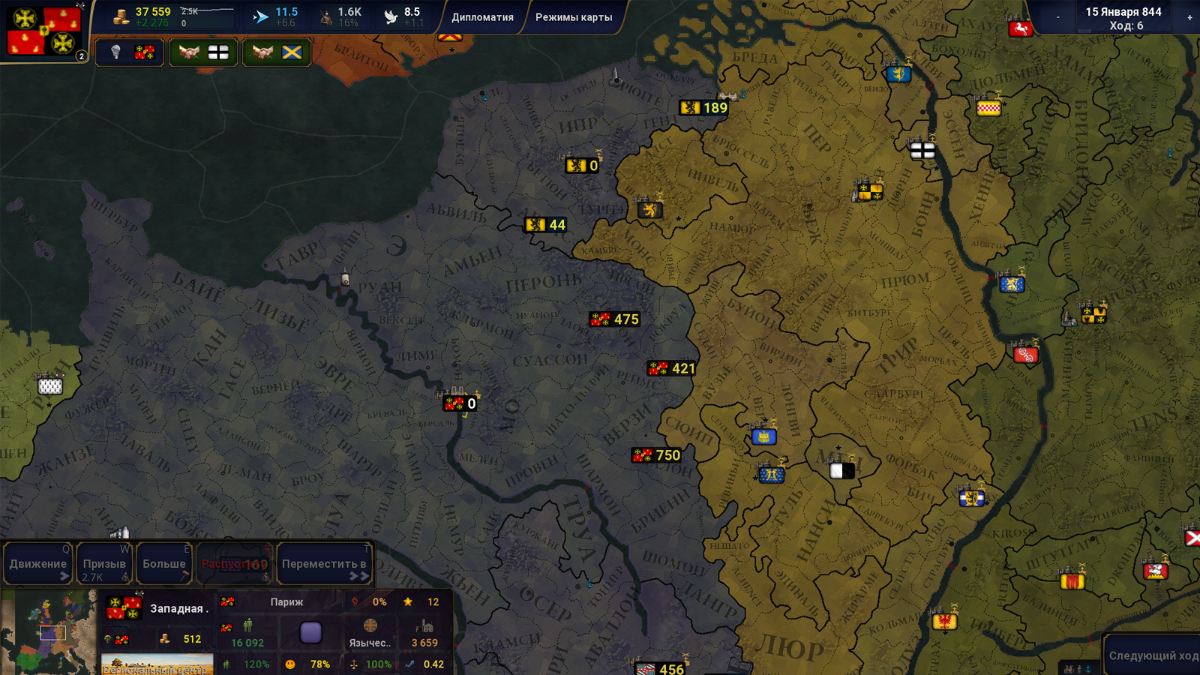Open the Региональный центр building image
Viewport: 1200px width, 675px height.
157,664
